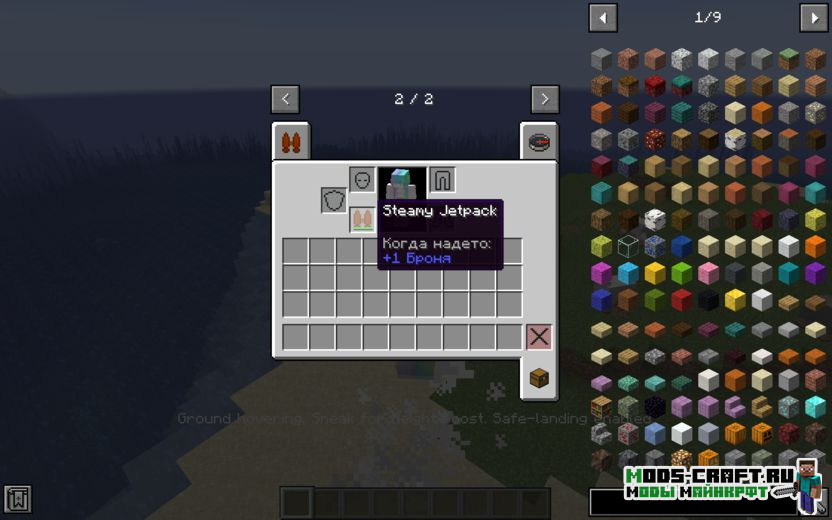
Task: Select the boots armor slot
Action: [x=362, y=219]
